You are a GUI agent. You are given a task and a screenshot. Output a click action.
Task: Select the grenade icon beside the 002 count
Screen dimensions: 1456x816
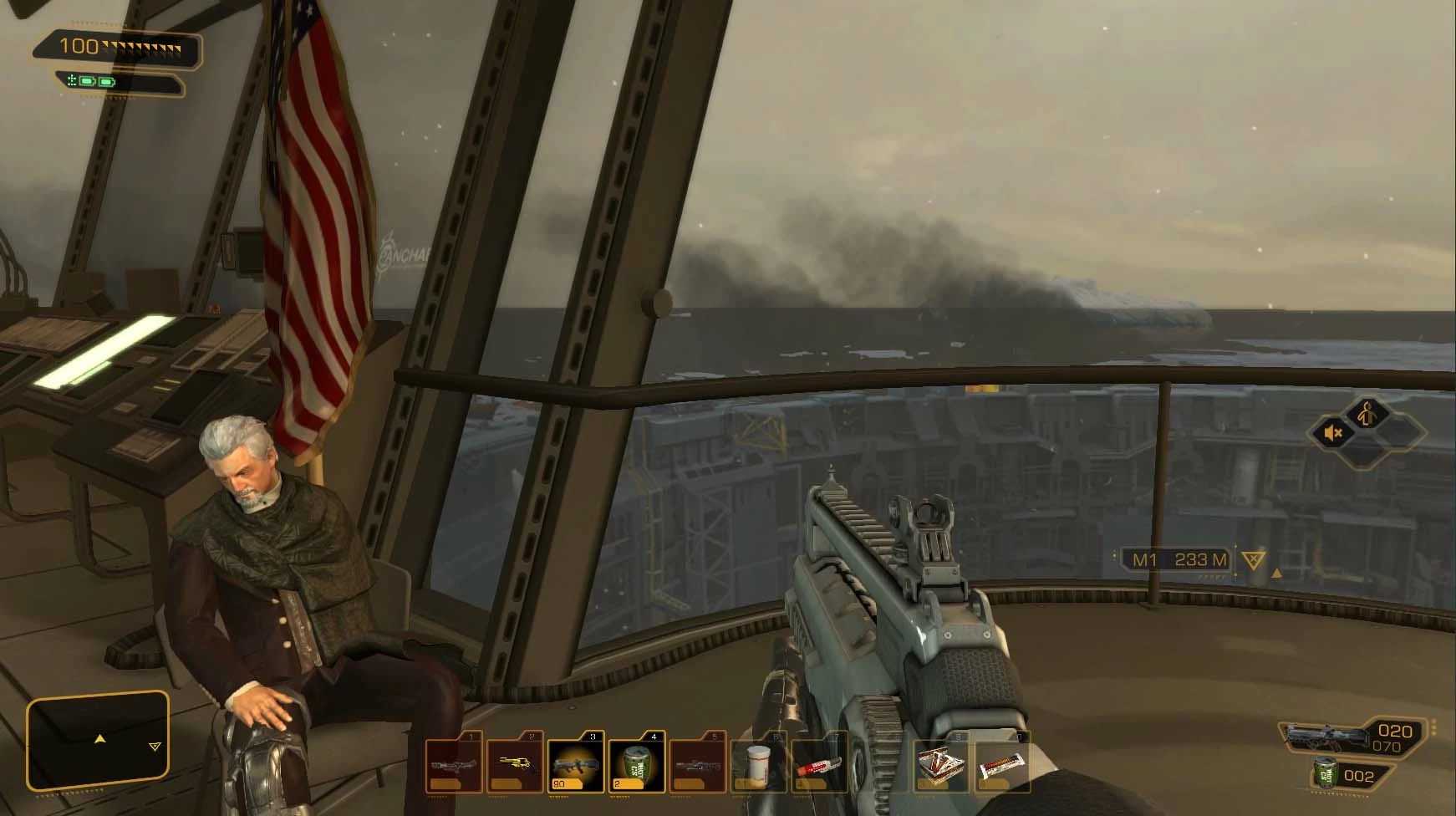click(x=1326, y=773)
